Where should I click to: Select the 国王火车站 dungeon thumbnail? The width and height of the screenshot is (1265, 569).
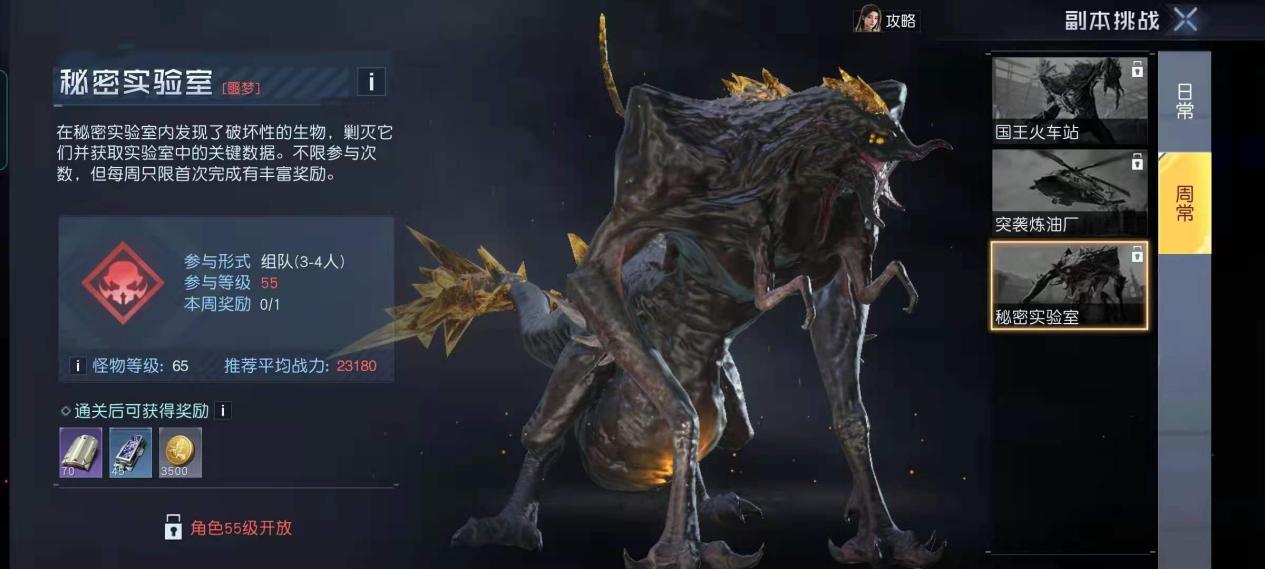[1068, 101]
